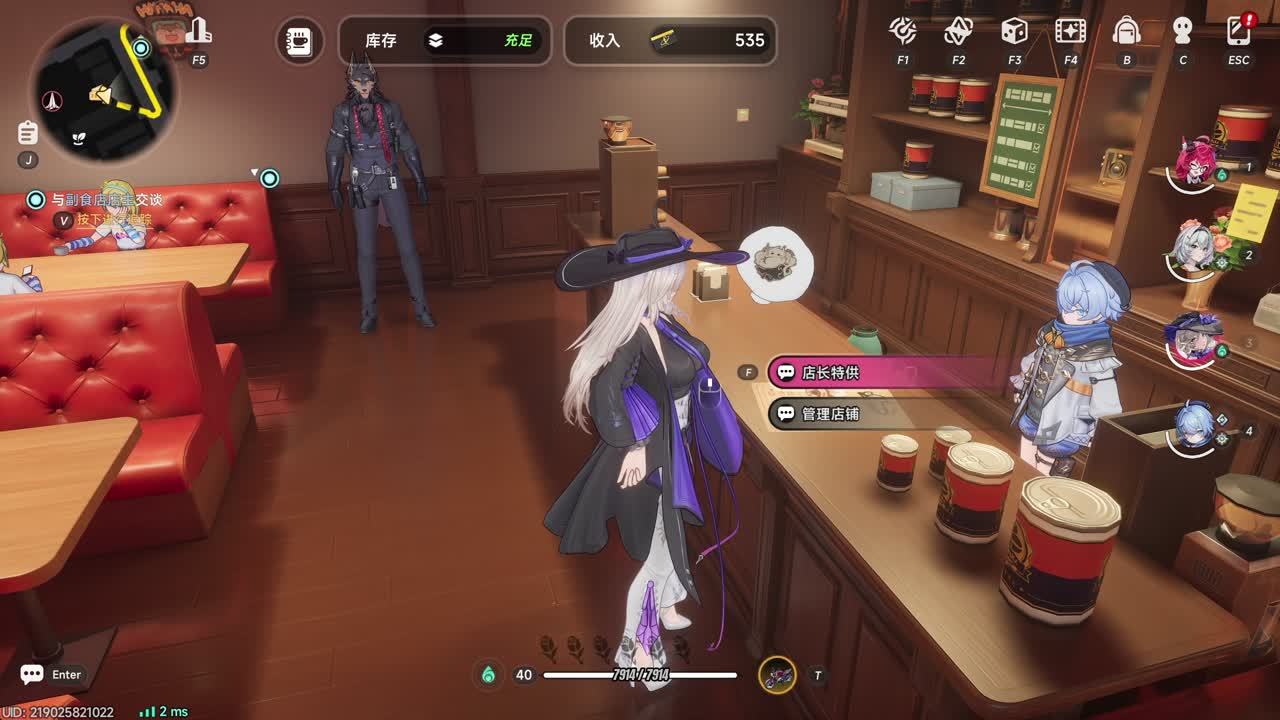Open the chat box
Image resolution: width=1280 pixels, height=720 pixels.
[32, 675]
